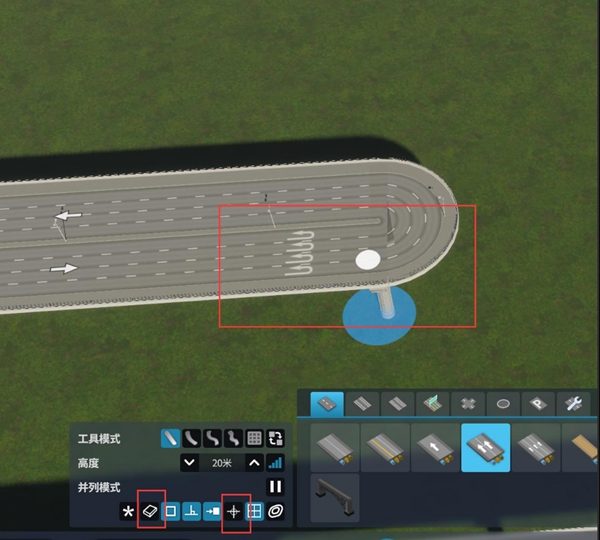Activate the replace/upgrade tool mode
This screenshot has width=600, height=540.
(x=275, y=438)
